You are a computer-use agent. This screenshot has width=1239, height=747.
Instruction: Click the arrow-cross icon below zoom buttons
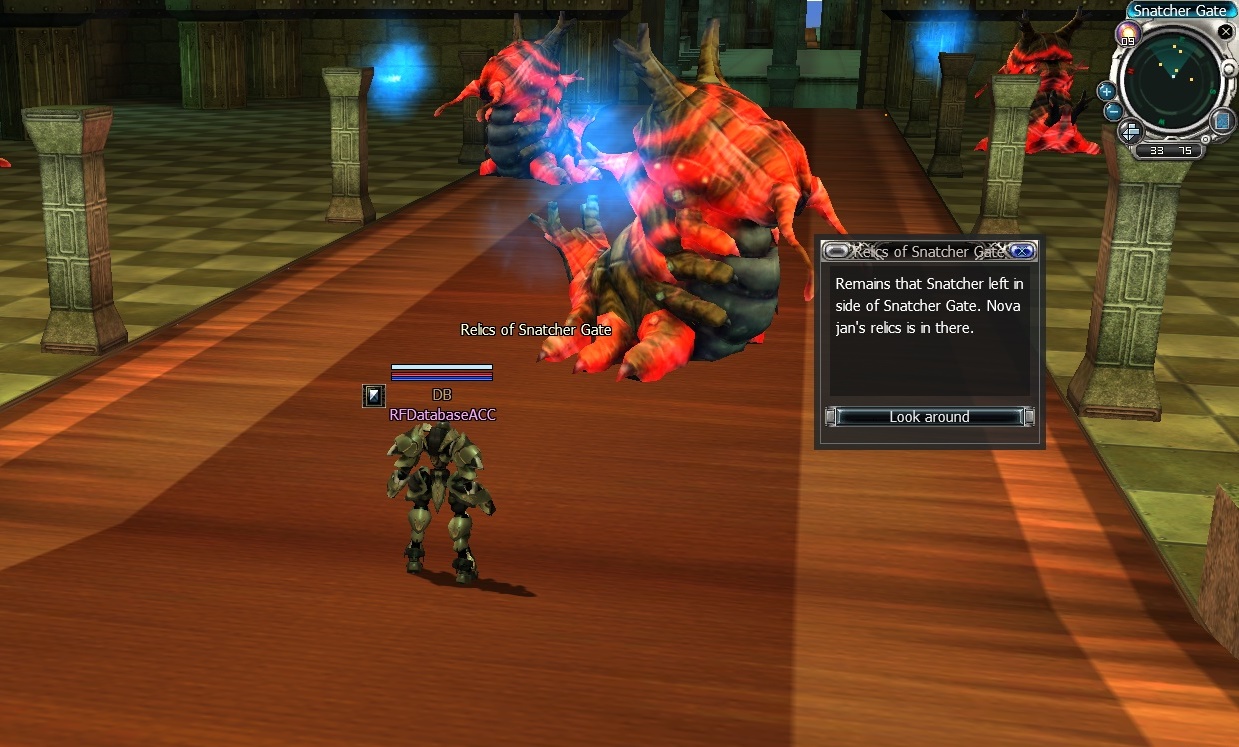(1131, 130)
